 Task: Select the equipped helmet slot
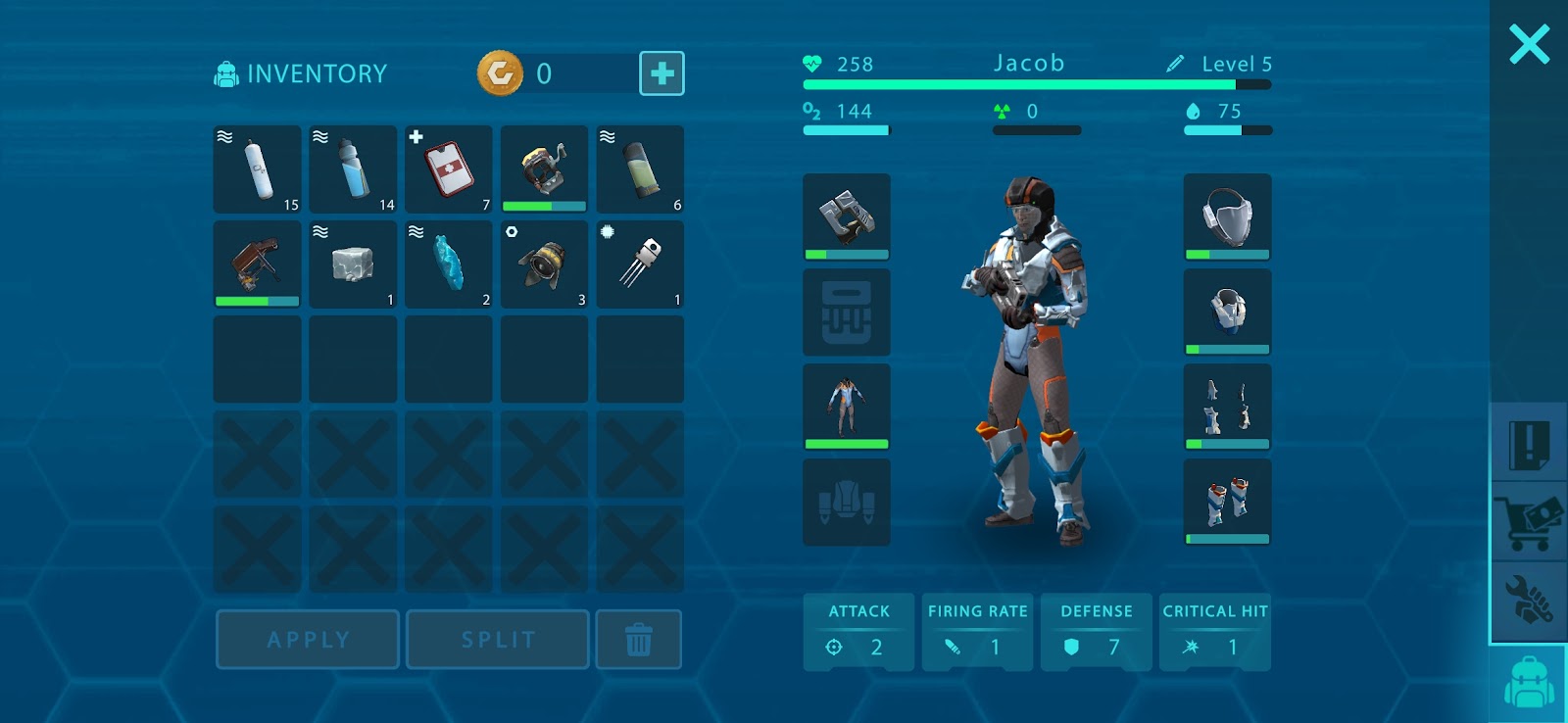coord(1227,217)
